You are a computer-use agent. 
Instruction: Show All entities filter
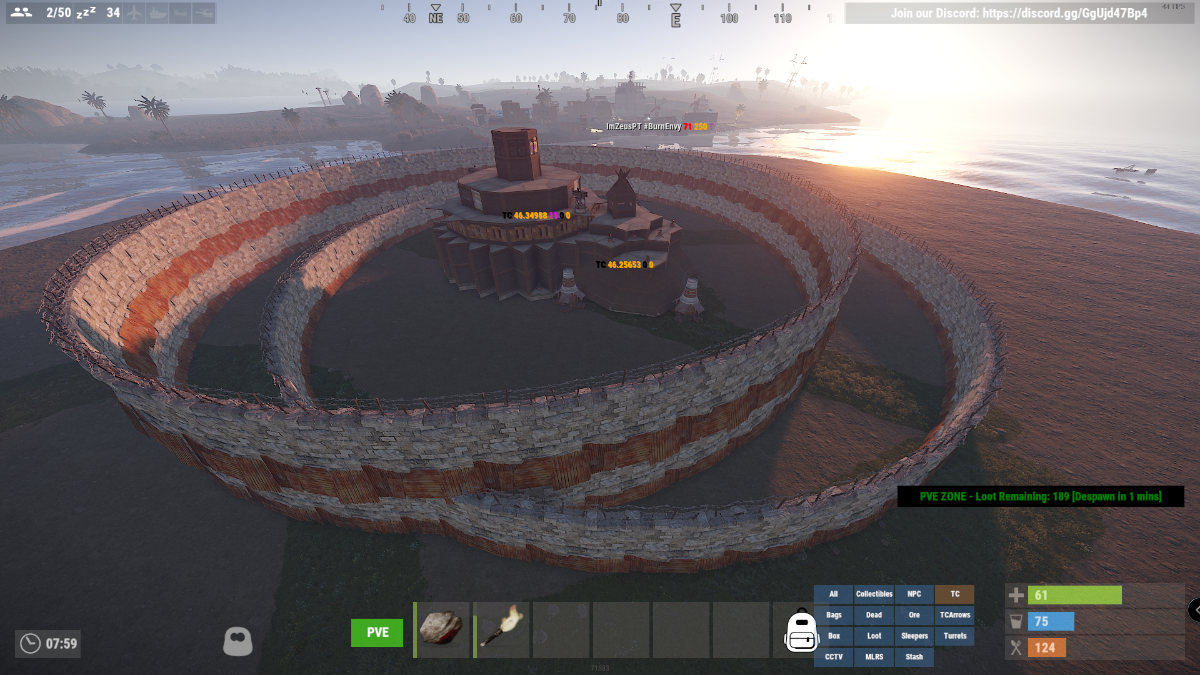[x=833, y=594]
